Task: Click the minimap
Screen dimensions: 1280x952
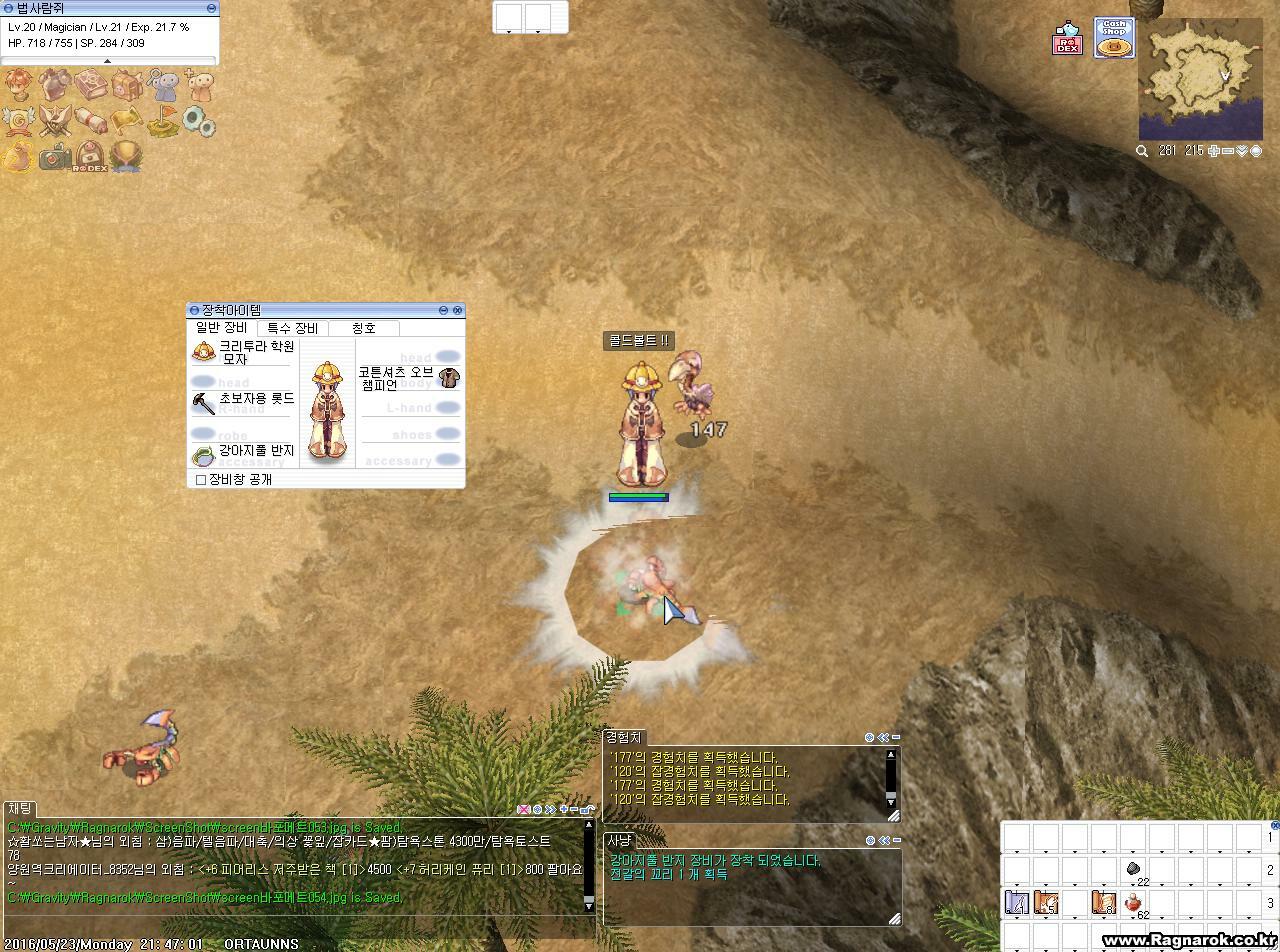Action: tap(1200, 78)
